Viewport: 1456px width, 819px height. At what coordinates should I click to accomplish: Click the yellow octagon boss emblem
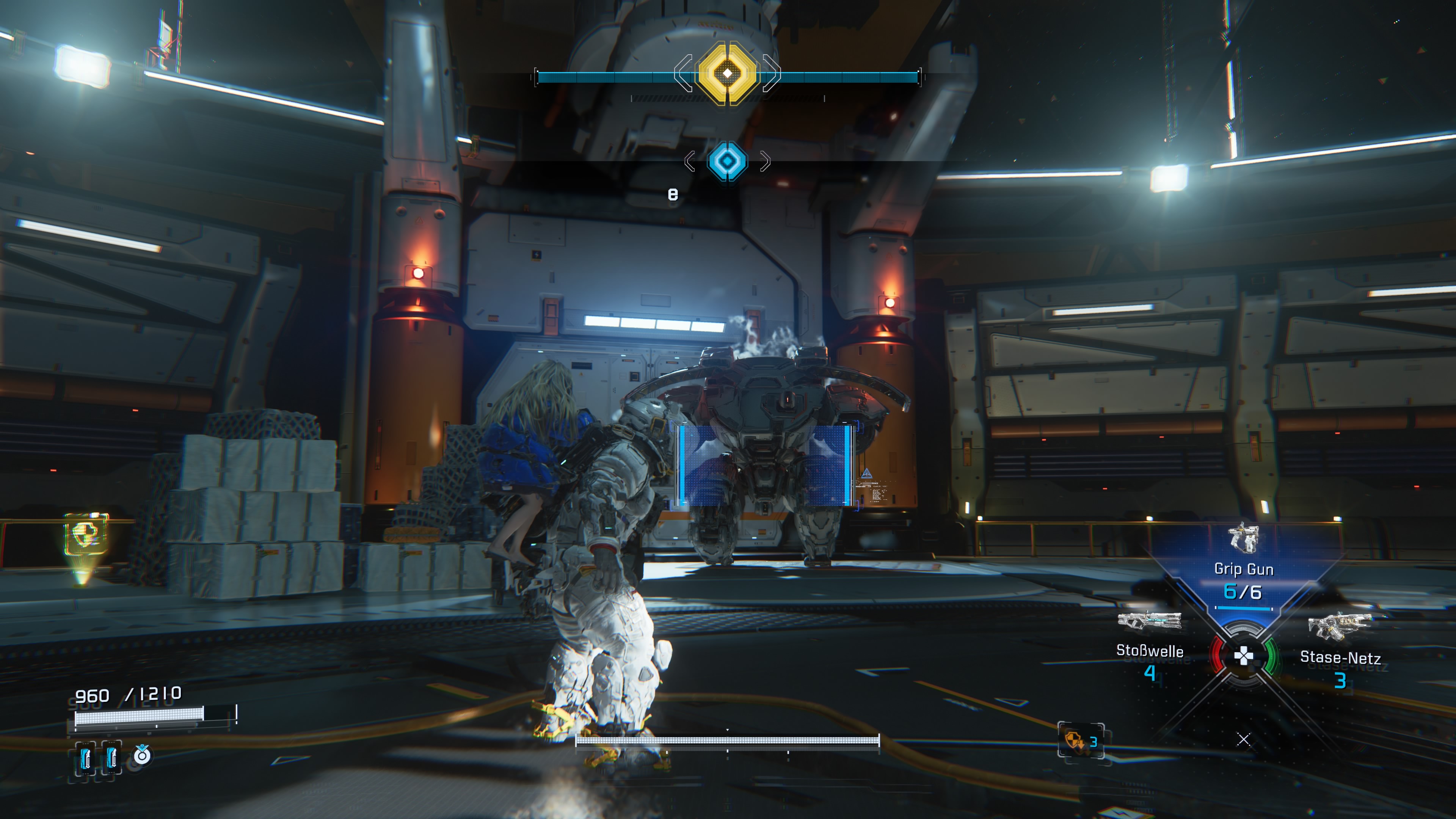(727, 73)
